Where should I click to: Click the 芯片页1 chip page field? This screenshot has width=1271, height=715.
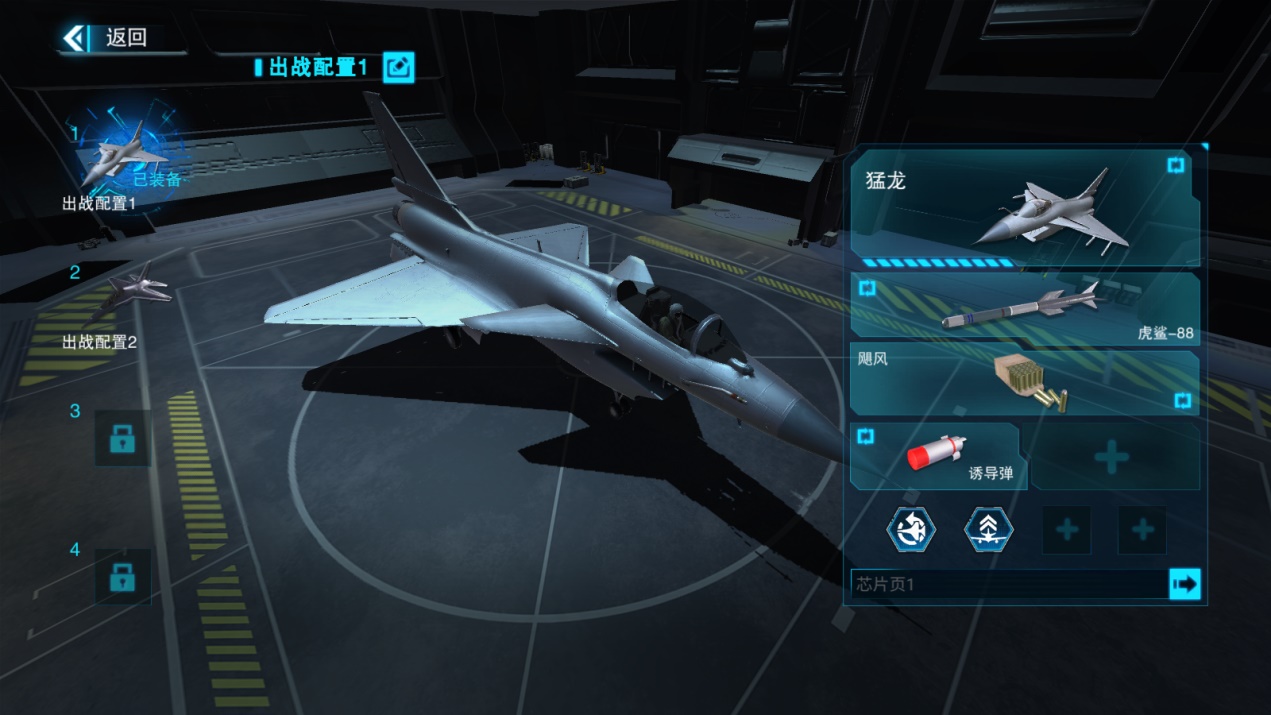[x=1008, y=585]
